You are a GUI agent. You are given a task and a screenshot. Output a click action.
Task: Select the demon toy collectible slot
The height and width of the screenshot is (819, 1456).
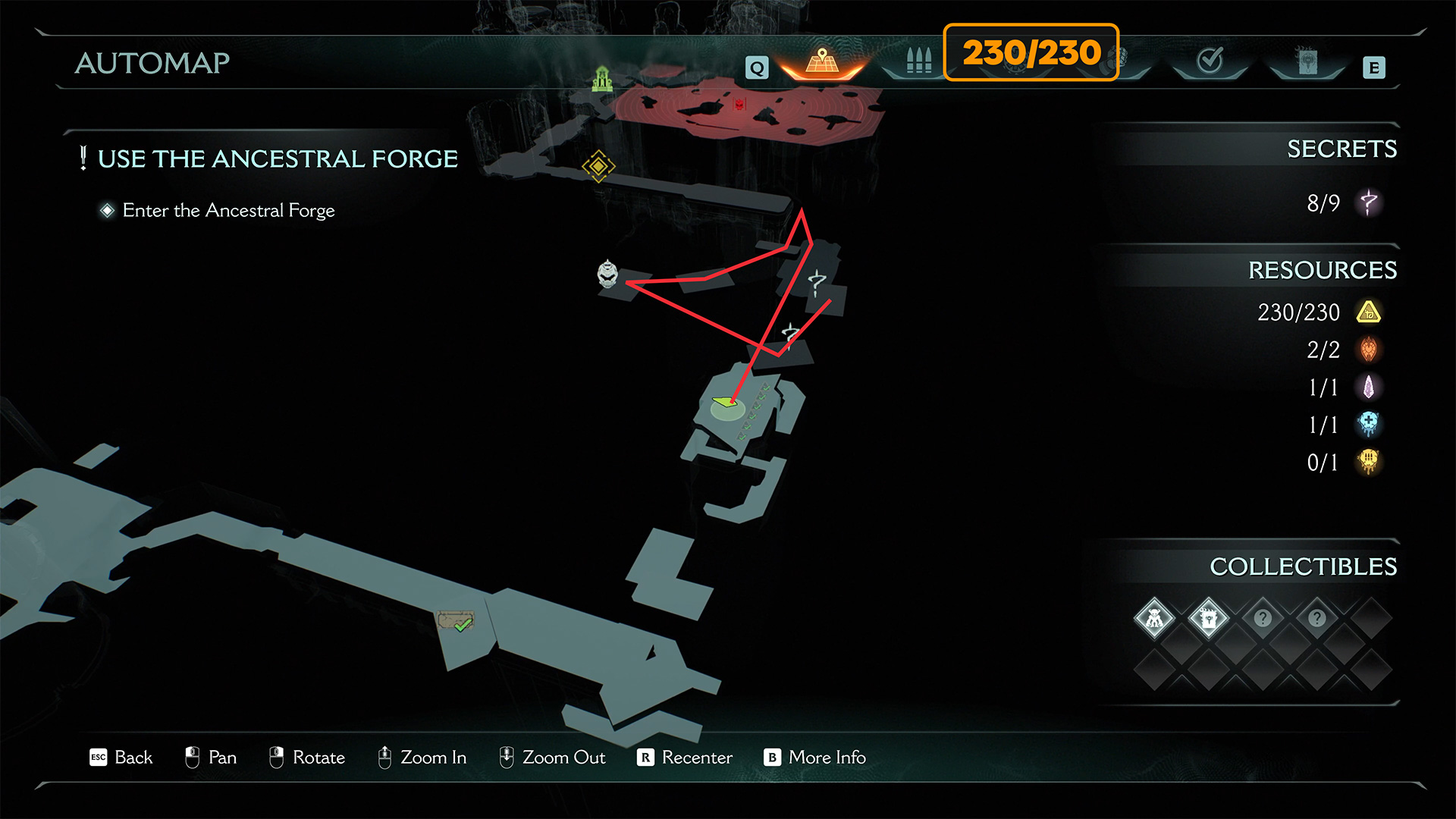[1154, 619]
